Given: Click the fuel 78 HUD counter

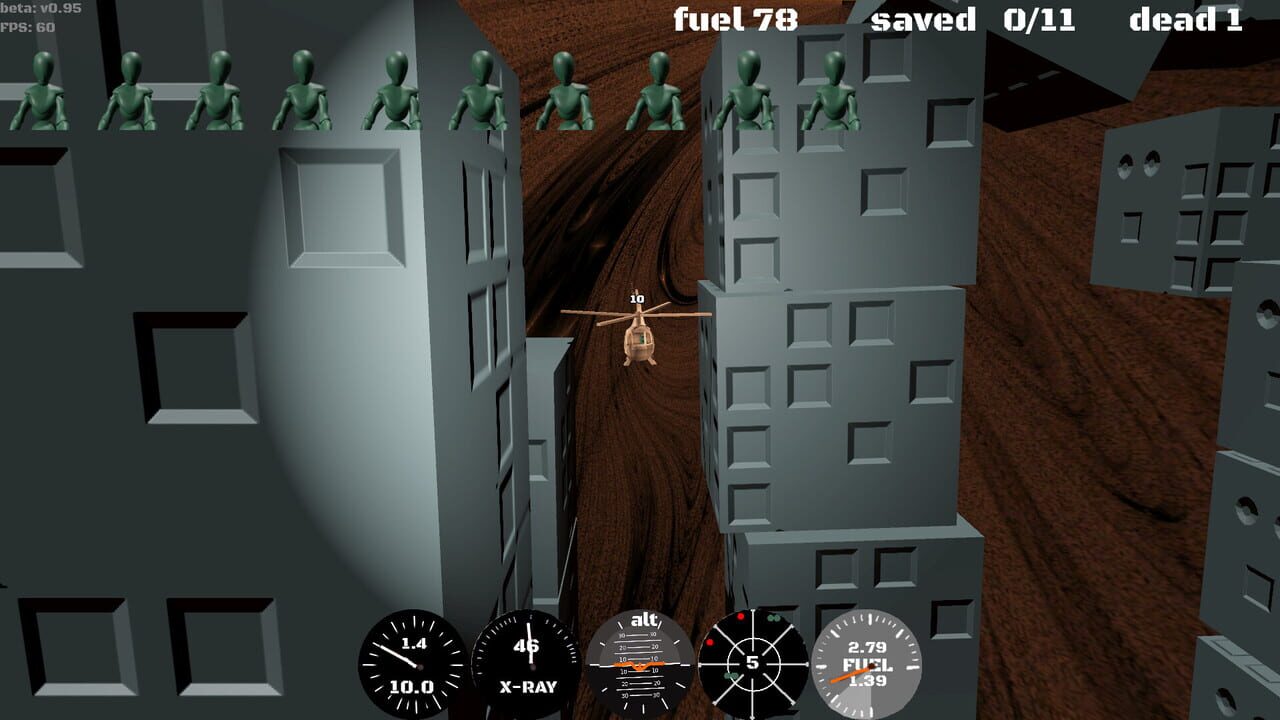Looking at the screenshot, I should [x=735, y=19].
